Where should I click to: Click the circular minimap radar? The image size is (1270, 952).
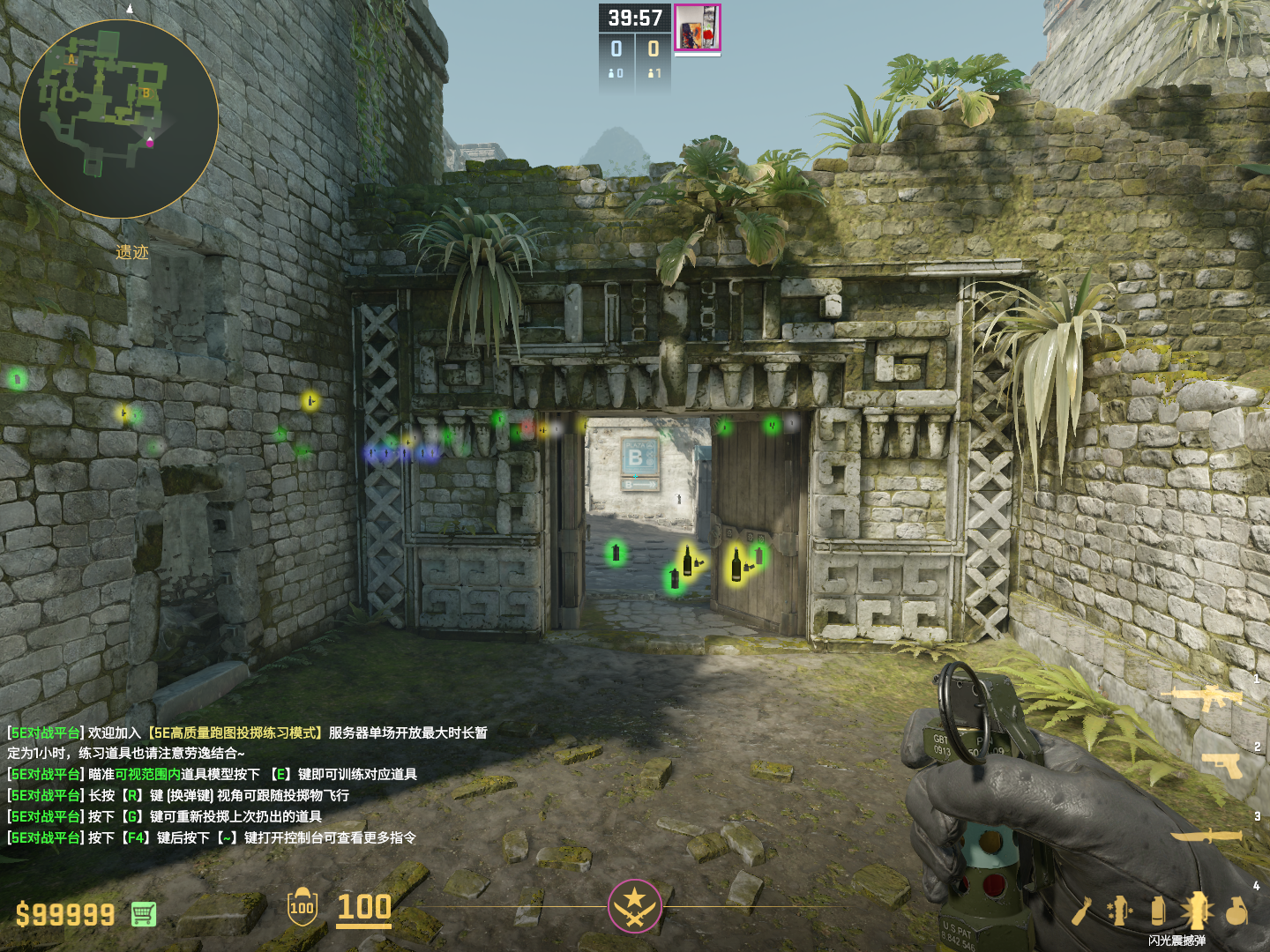tap(119, 119)
